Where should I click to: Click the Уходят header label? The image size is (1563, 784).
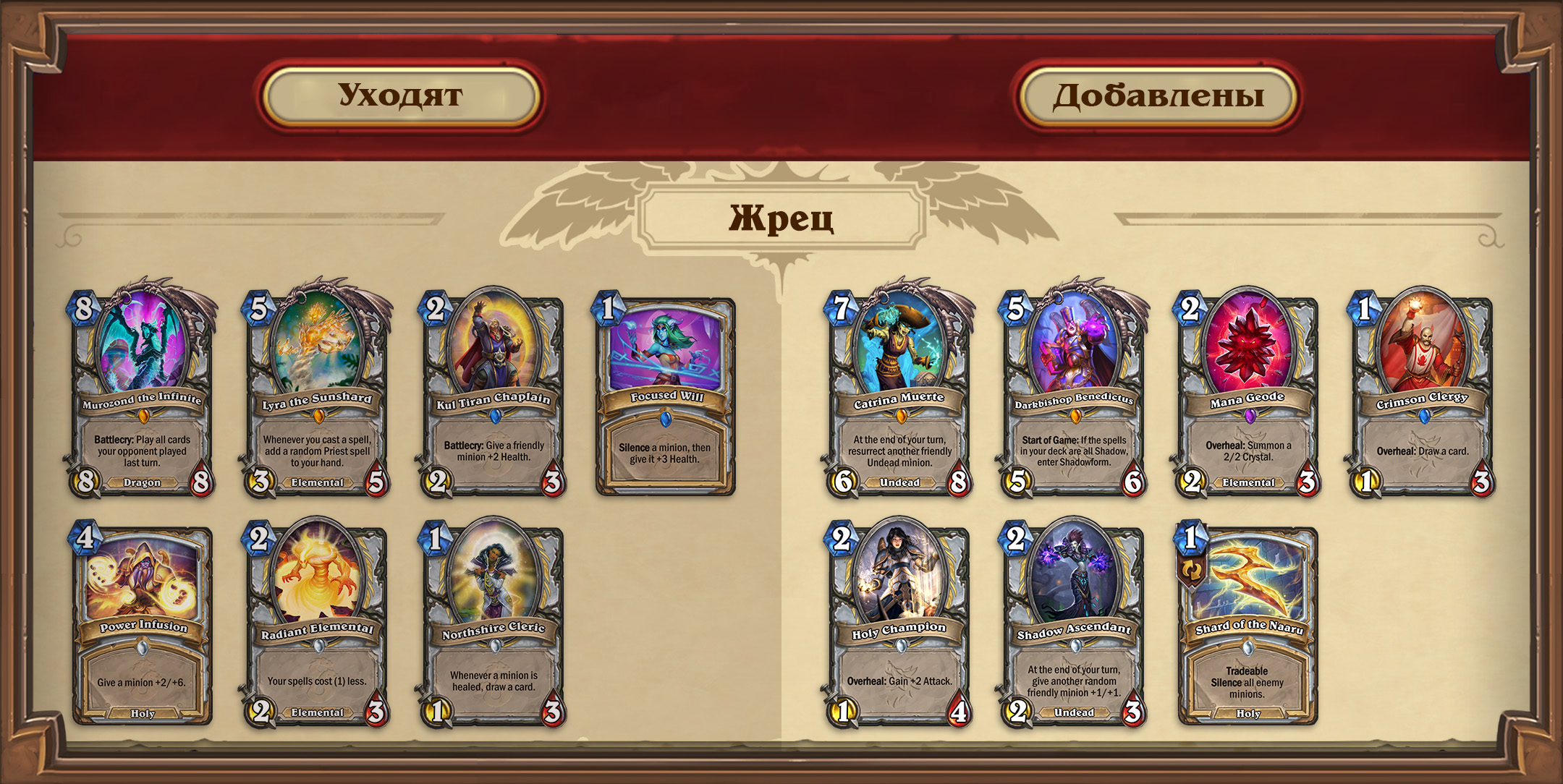401,96
